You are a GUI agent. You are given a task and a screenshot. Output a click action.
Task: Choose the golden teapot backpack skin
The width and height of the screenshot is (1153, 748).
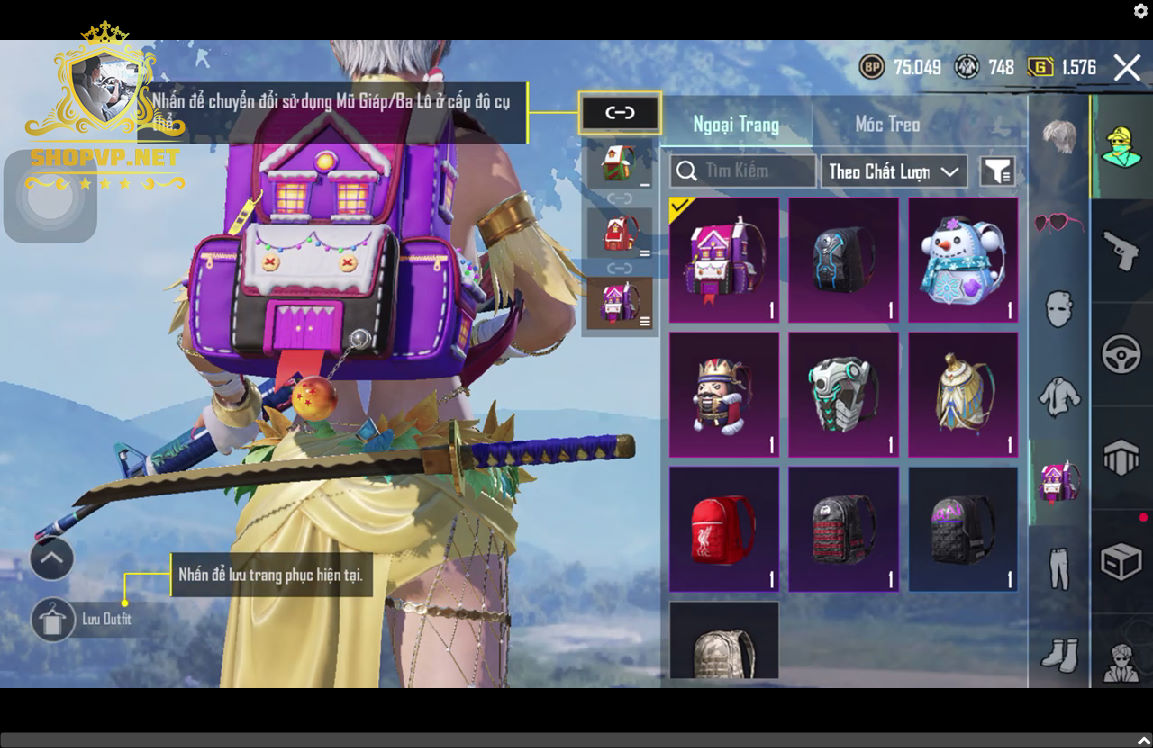[962, 394]
